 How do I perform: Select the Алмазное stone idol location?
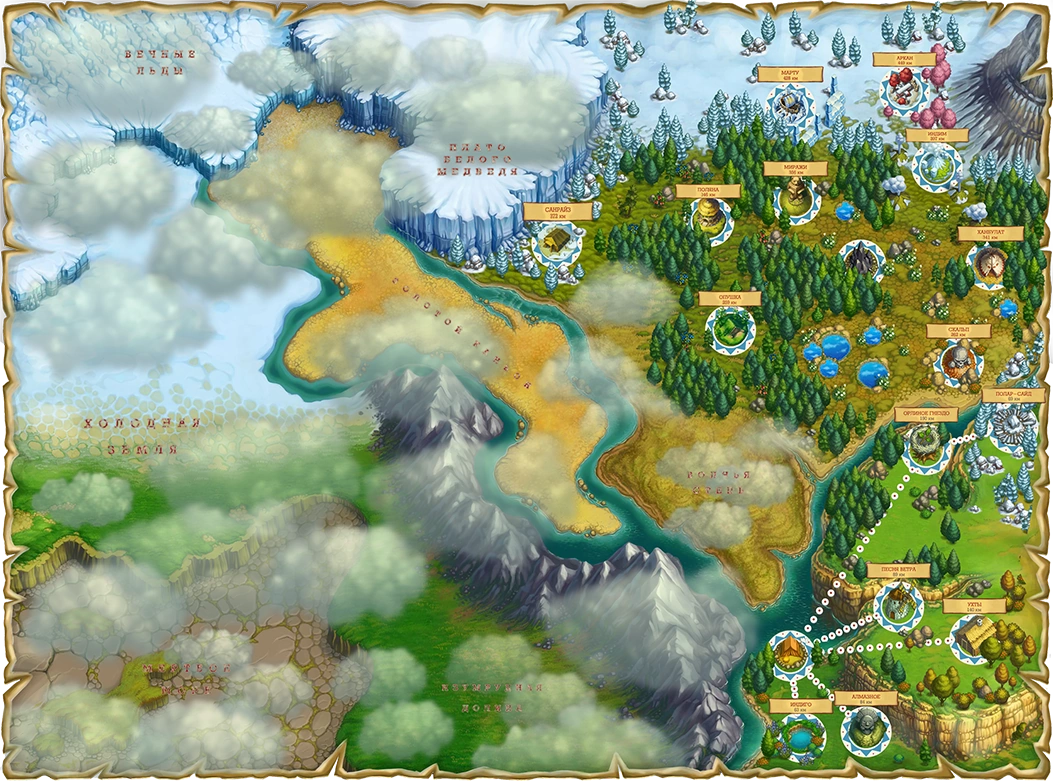click(x=862, y=731)
